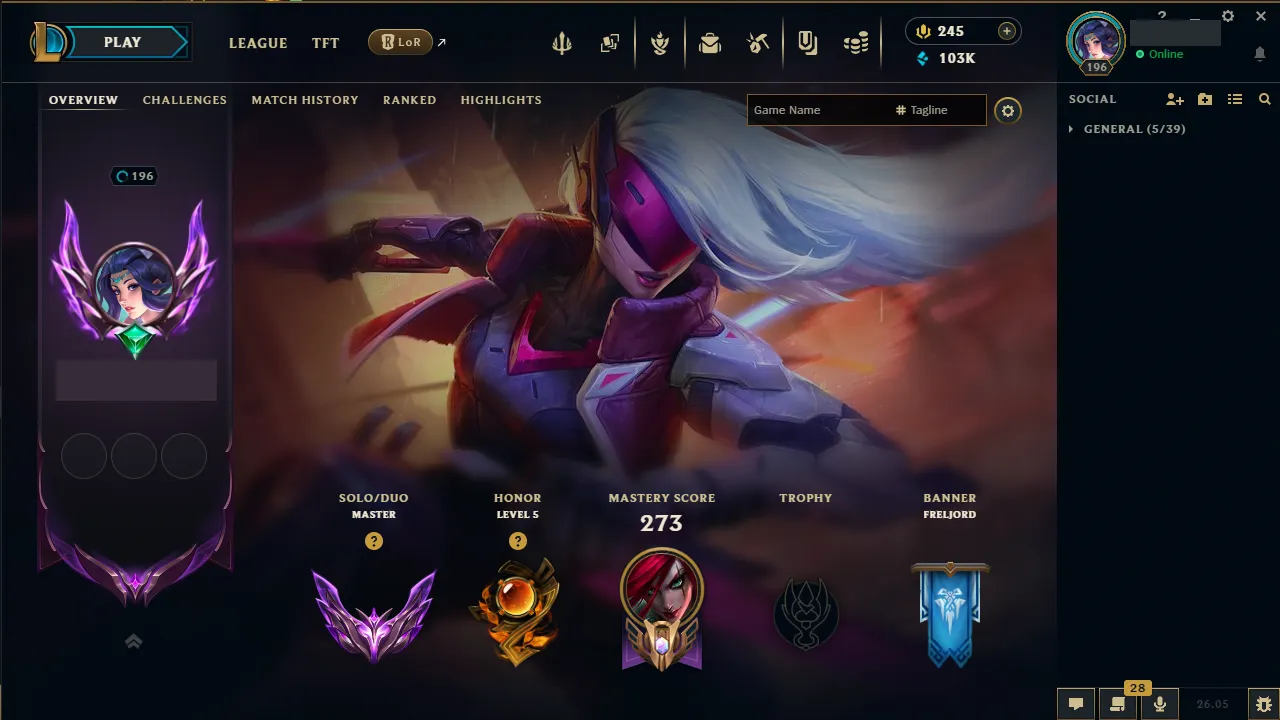Open the Legends of Runeterra link
This screenshot has height=720, width=1280.
[402, 42]
